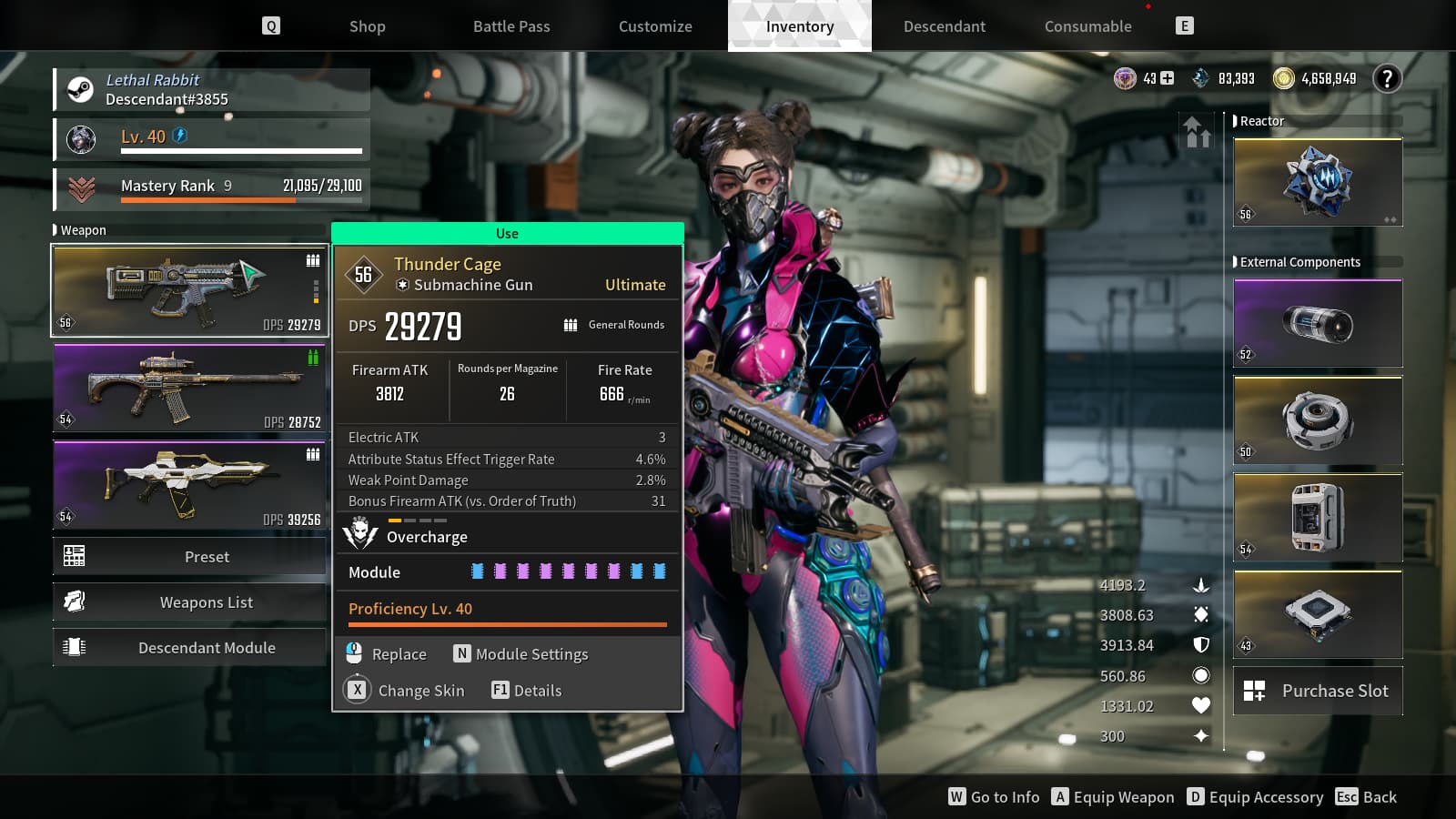1456x819 pixels.
Task: Select the level 50 external component
Action: click(1317, 420)
